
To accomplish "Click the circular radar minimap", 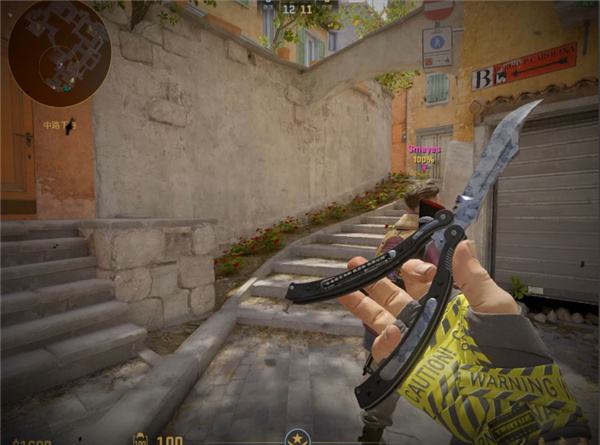I will (59, 53).
